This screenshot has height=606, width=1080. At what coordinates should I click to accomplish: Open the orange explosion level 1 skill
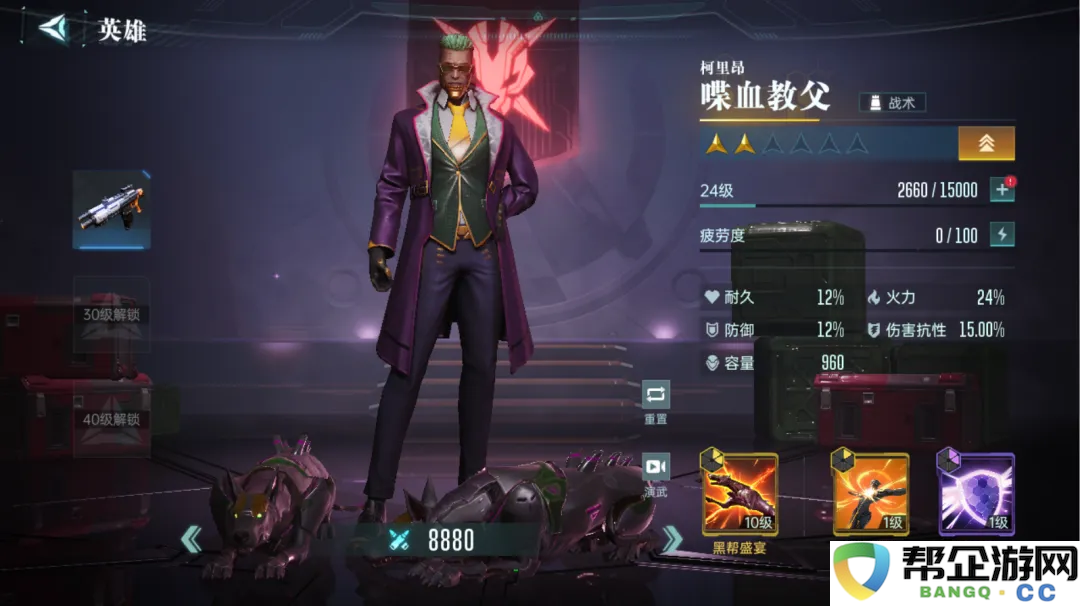[871, 493]
